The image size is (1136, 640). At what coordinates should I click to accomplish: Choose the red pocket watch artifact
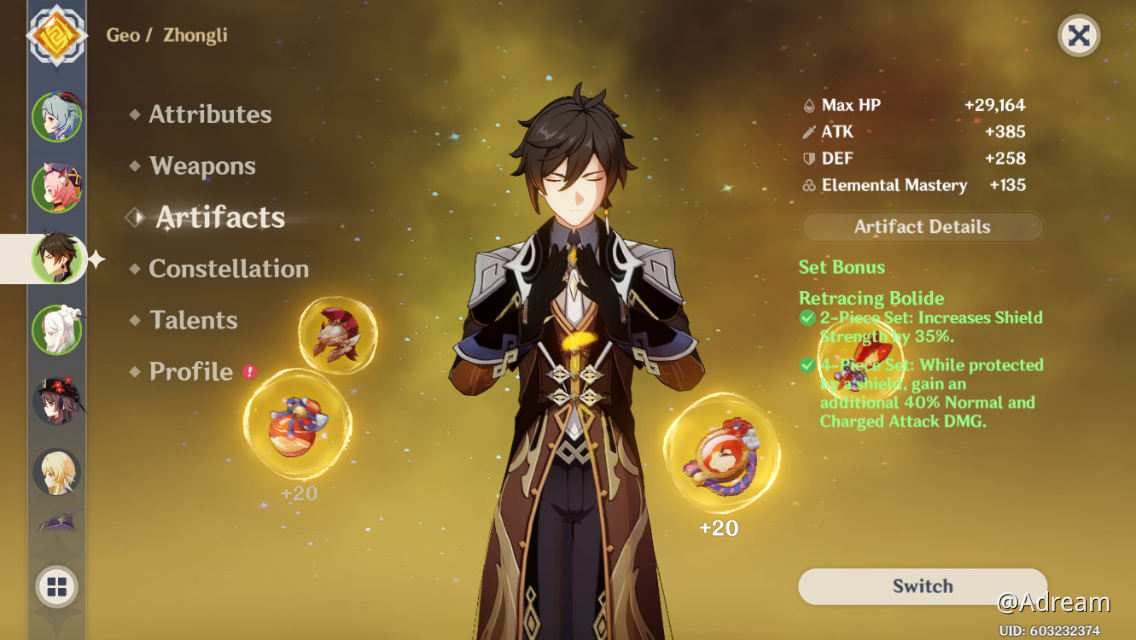pyautogui.click(x=721, y=453)
